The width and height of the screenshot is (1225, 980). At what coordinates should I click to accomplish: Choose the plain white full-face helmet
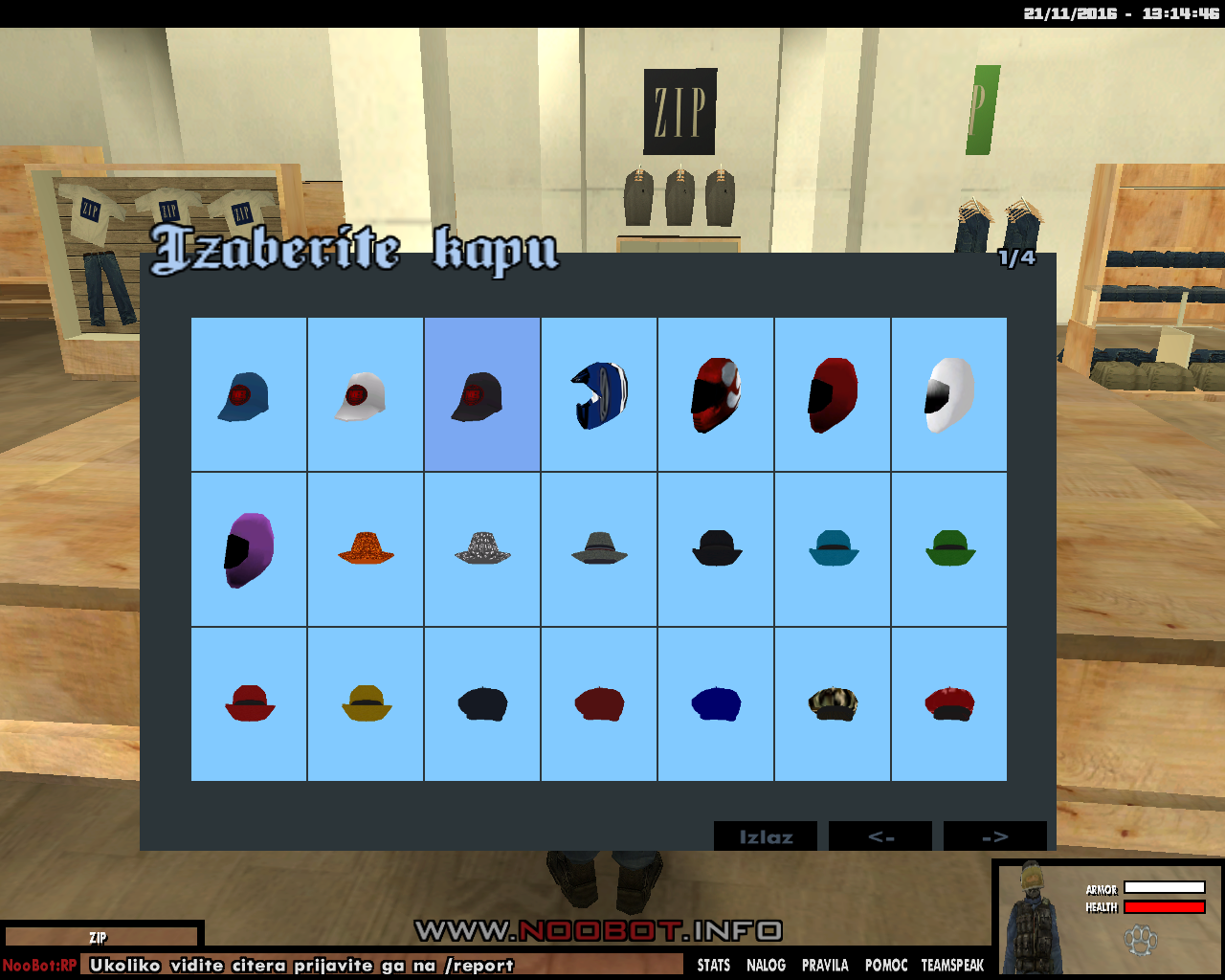tap(949, 394)
